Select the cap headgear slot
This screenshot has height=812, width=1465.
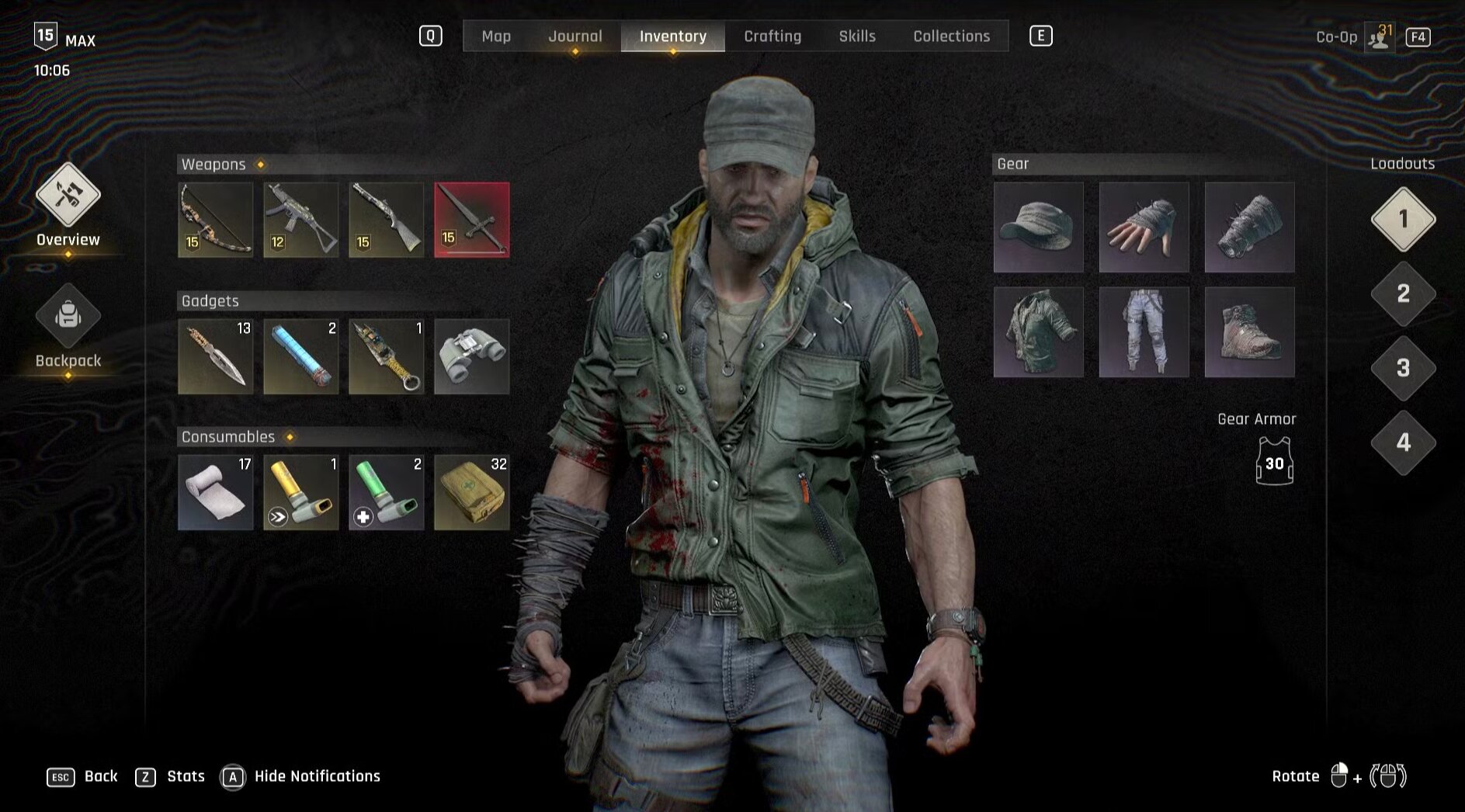tap(1039, 227)
